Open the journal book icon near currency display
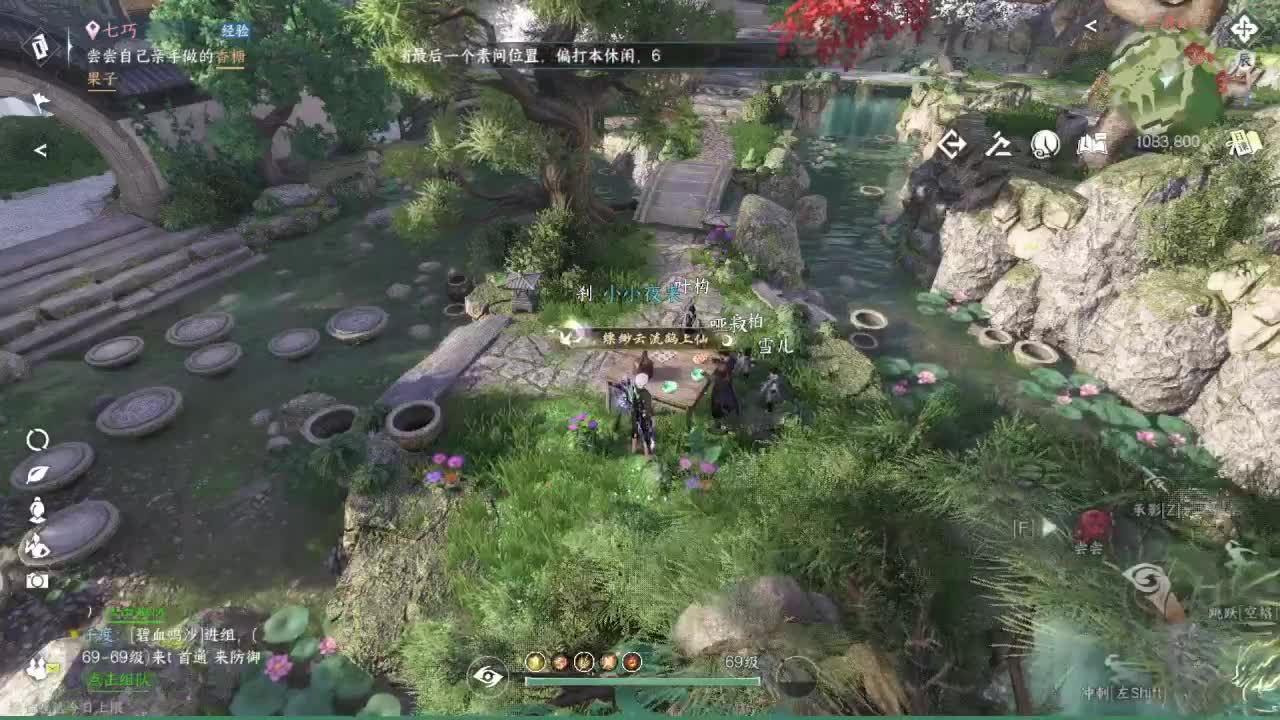Screen dimensions: 1280x720 point(1092,143)
